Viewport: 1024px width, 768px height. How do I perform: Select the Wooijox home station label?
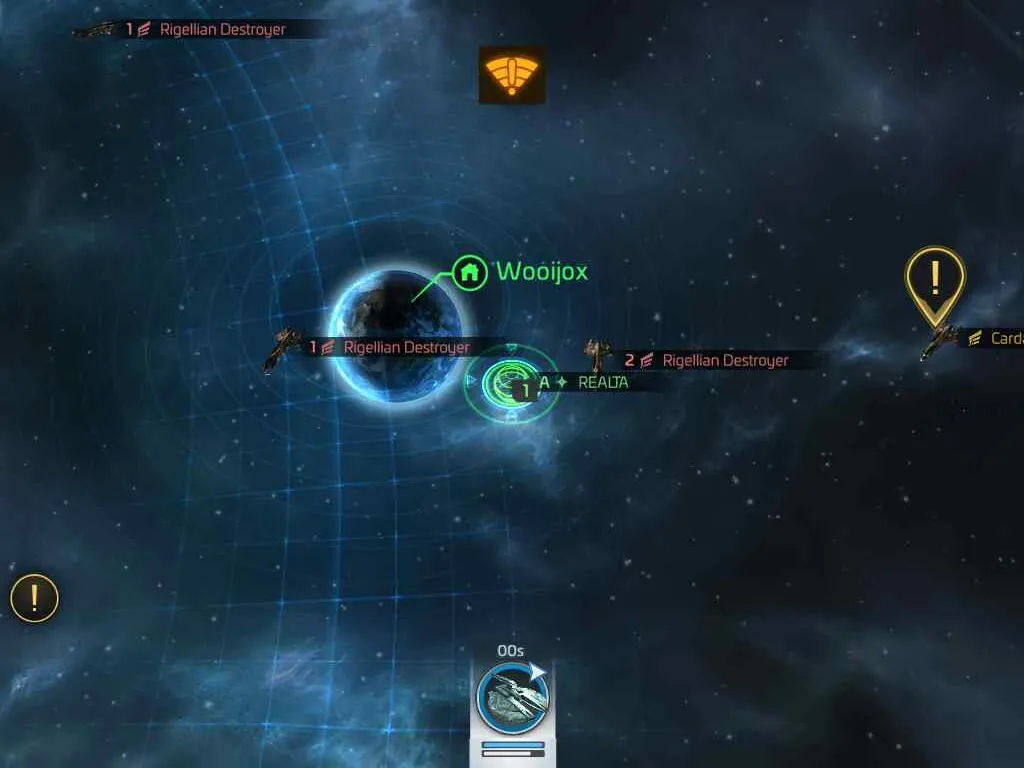coord(540,271)
